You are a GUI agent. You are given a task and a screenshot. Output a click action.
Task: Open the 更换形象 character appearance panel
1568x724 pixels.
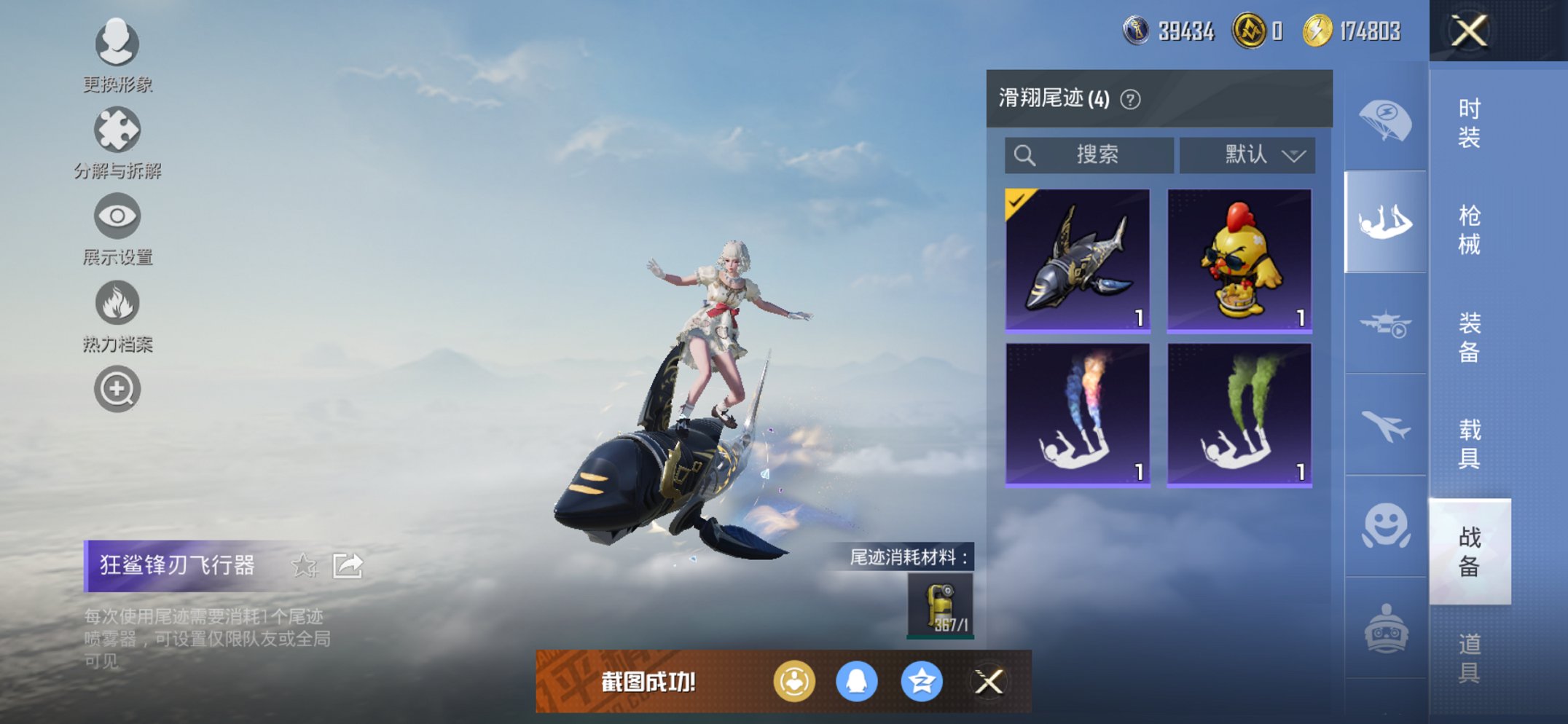(x=117, y=45)
